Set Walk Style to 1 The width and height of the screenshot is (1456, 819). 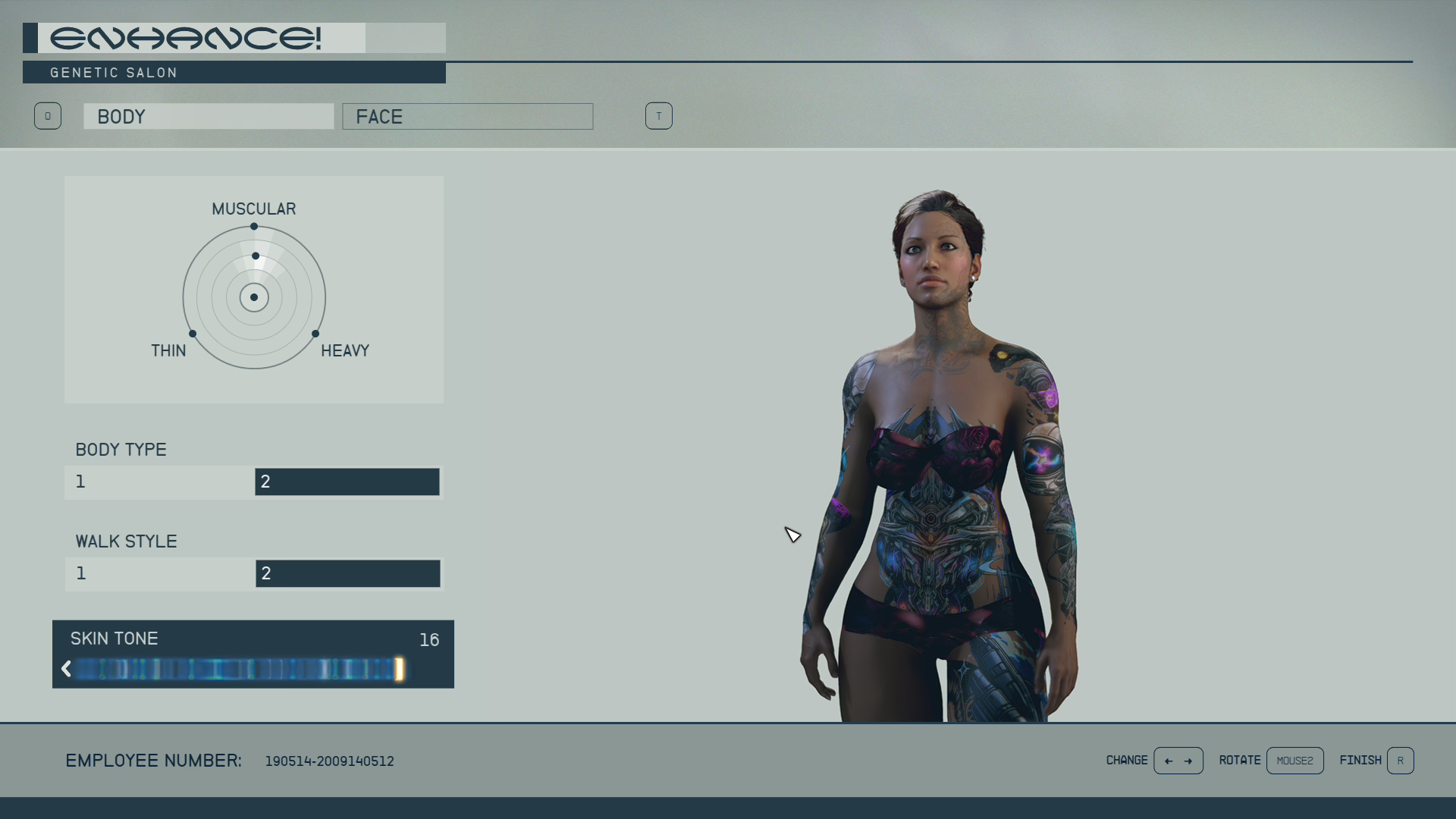coord(160,574)
